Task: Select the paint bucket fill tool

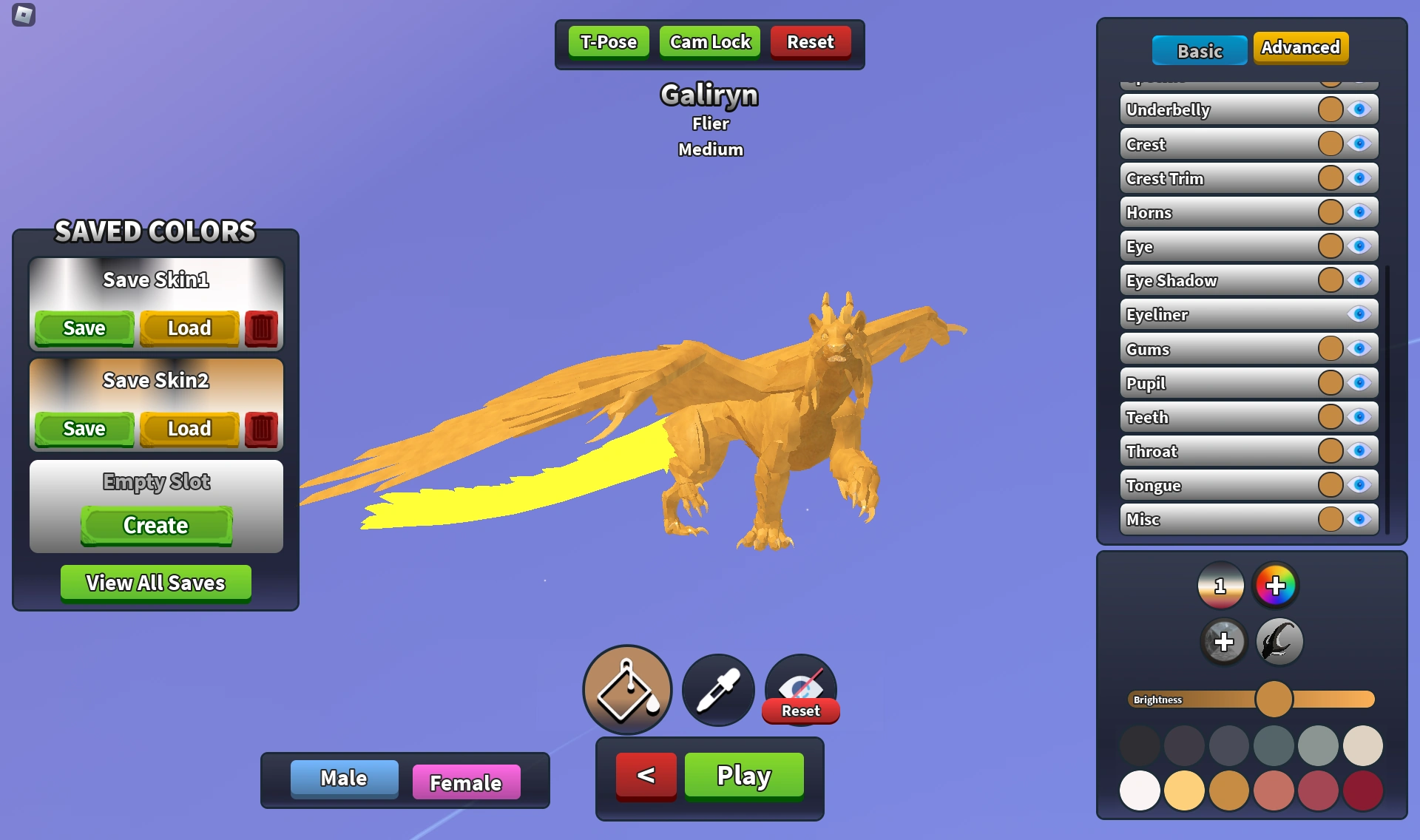Action: [x=626, y=689]
